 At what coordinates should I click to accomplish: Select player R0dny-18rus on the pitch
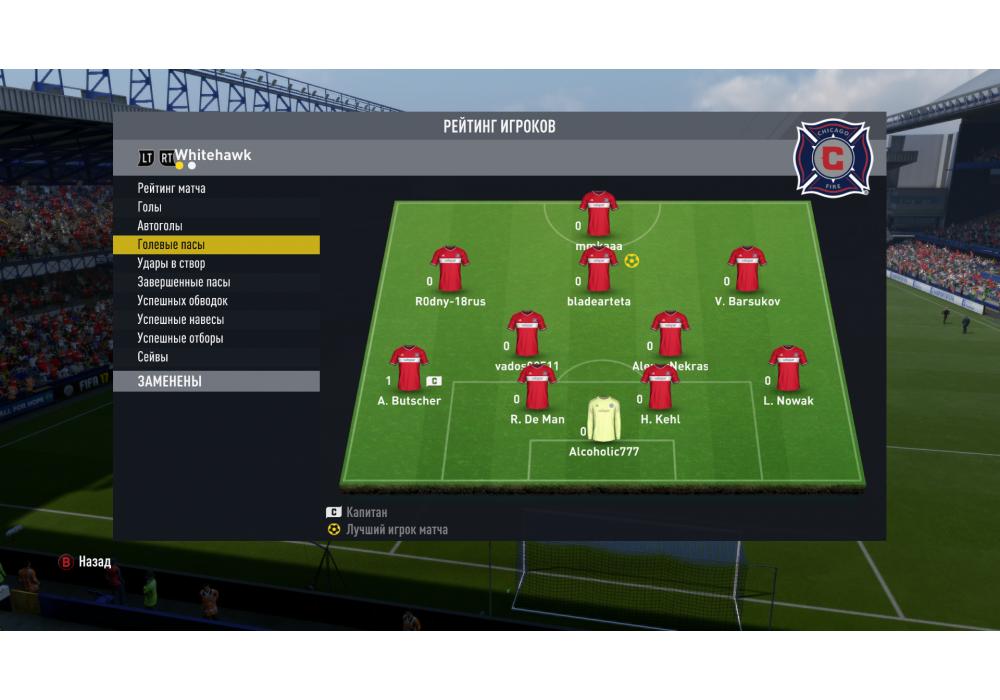tap(449, 269)
